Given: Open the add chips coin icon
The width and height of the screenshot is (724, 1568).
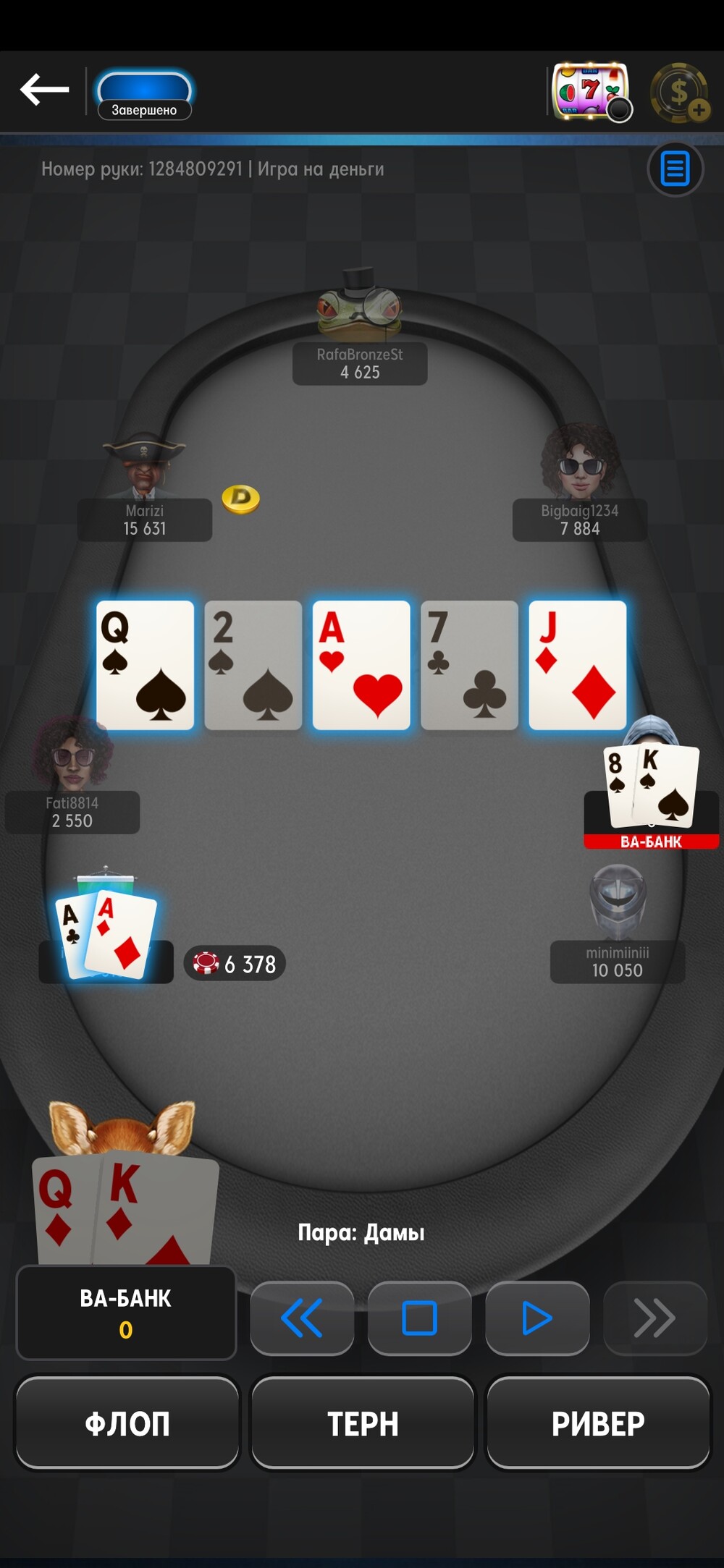Looking at the screenshot, I should coord(679,93).
